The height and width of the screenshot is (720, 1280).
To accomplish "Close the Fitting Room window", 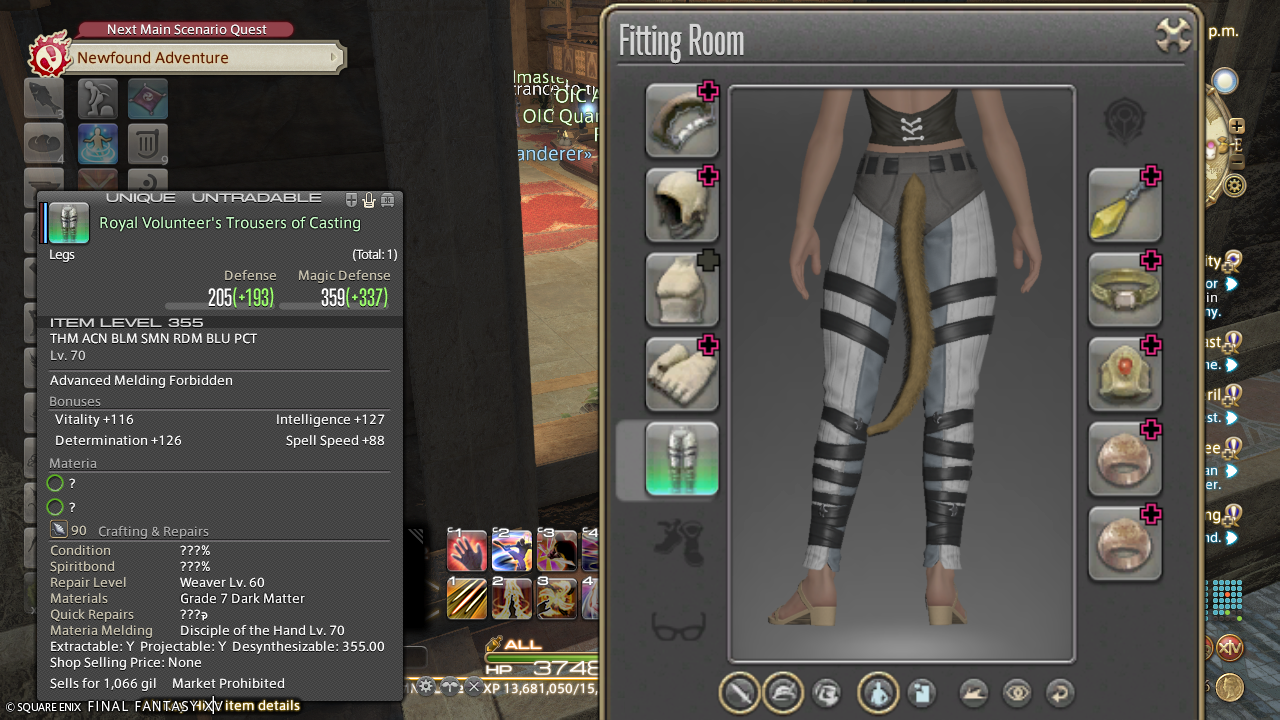I will click(1173, 35).
